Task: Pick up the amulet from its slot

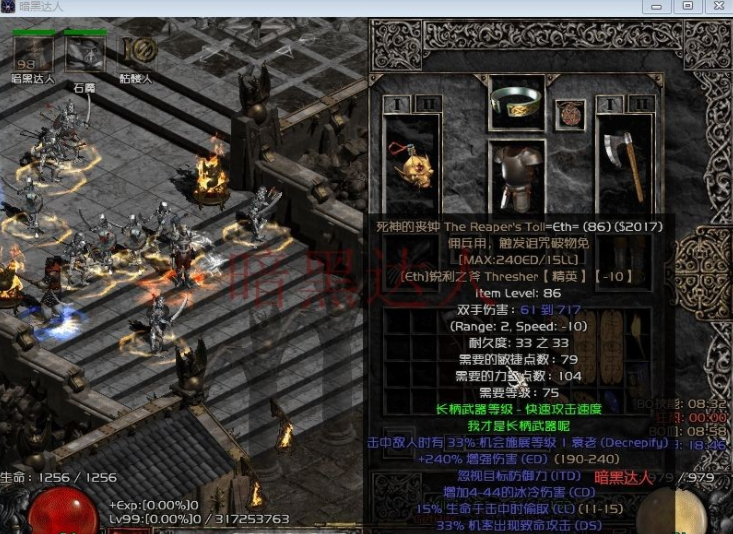Action: click(x=570, y=113)
